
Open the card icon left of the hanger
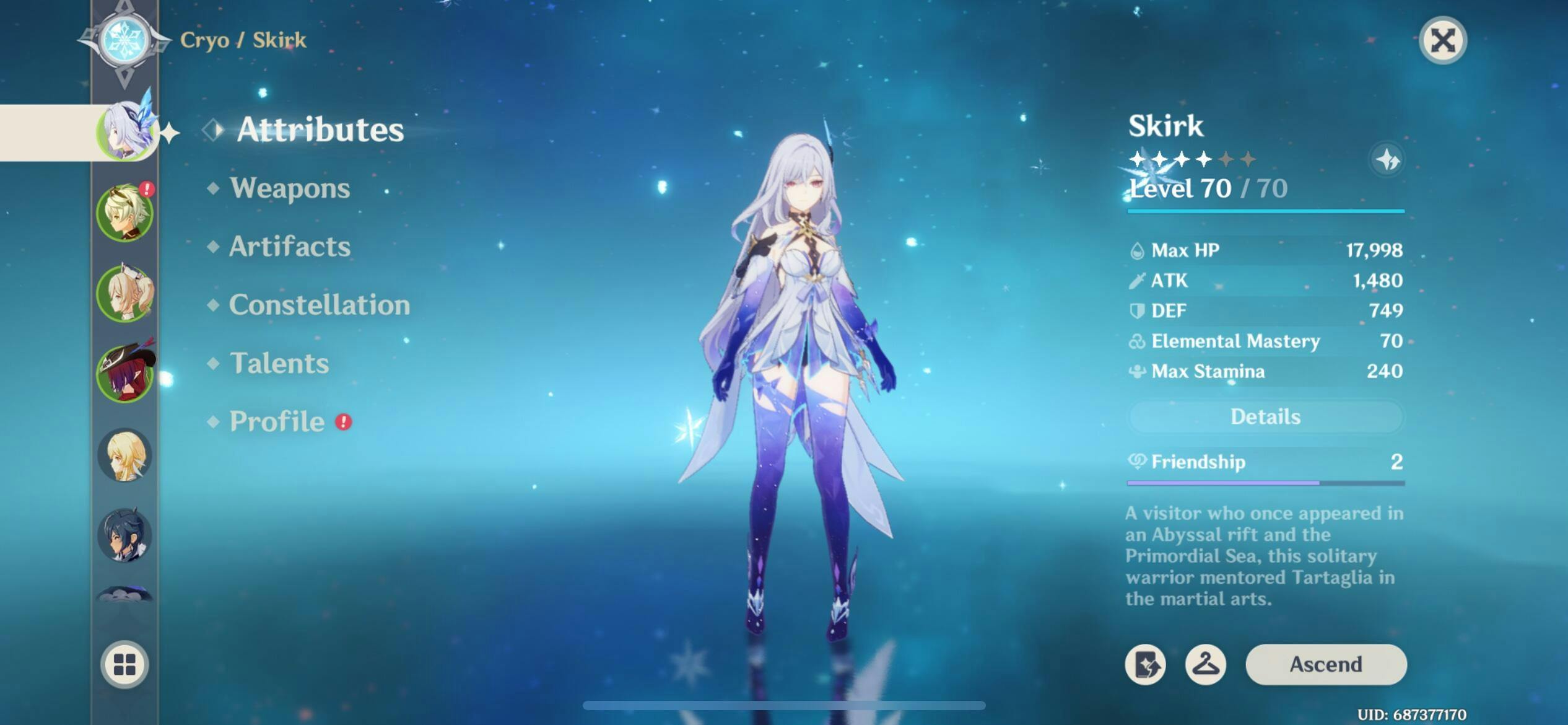[x=1145, y=664]
